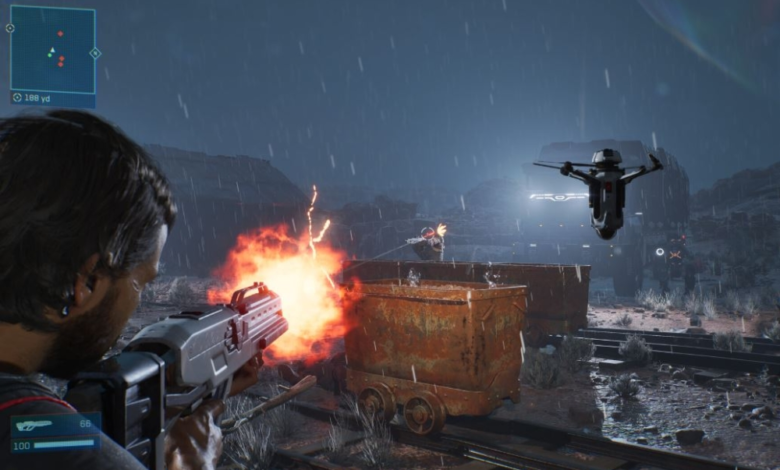
Task: Open the minimap radar panel
Action: coord(53,48)
